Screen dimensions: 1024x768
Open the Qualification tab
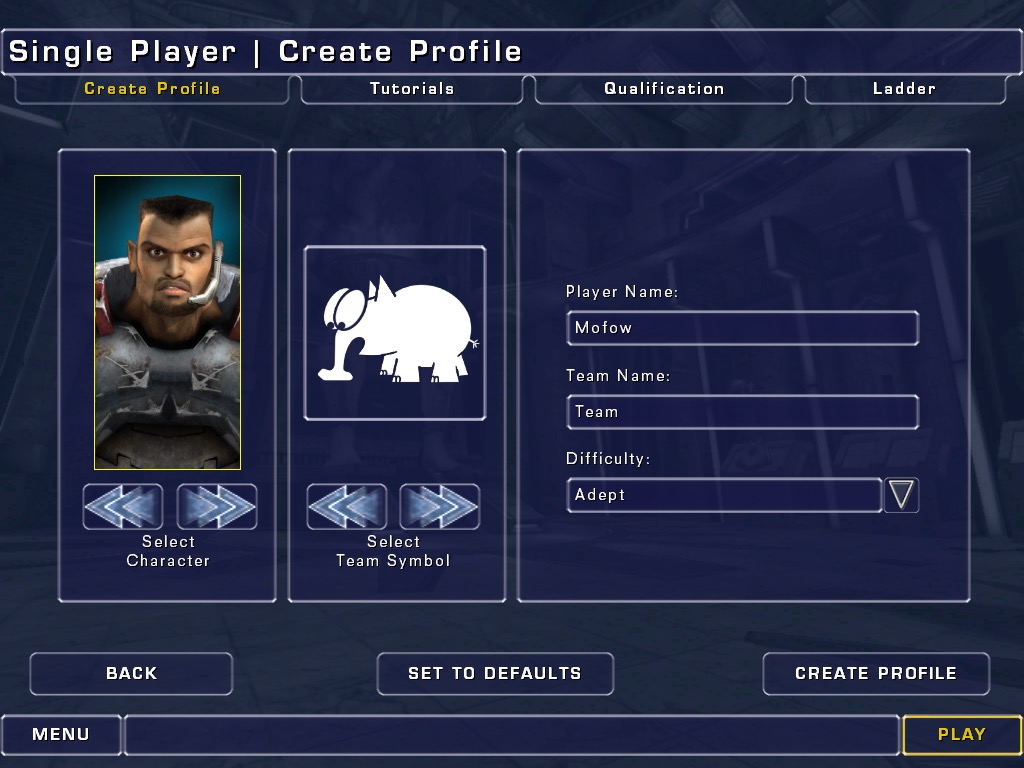pos(664,89)
